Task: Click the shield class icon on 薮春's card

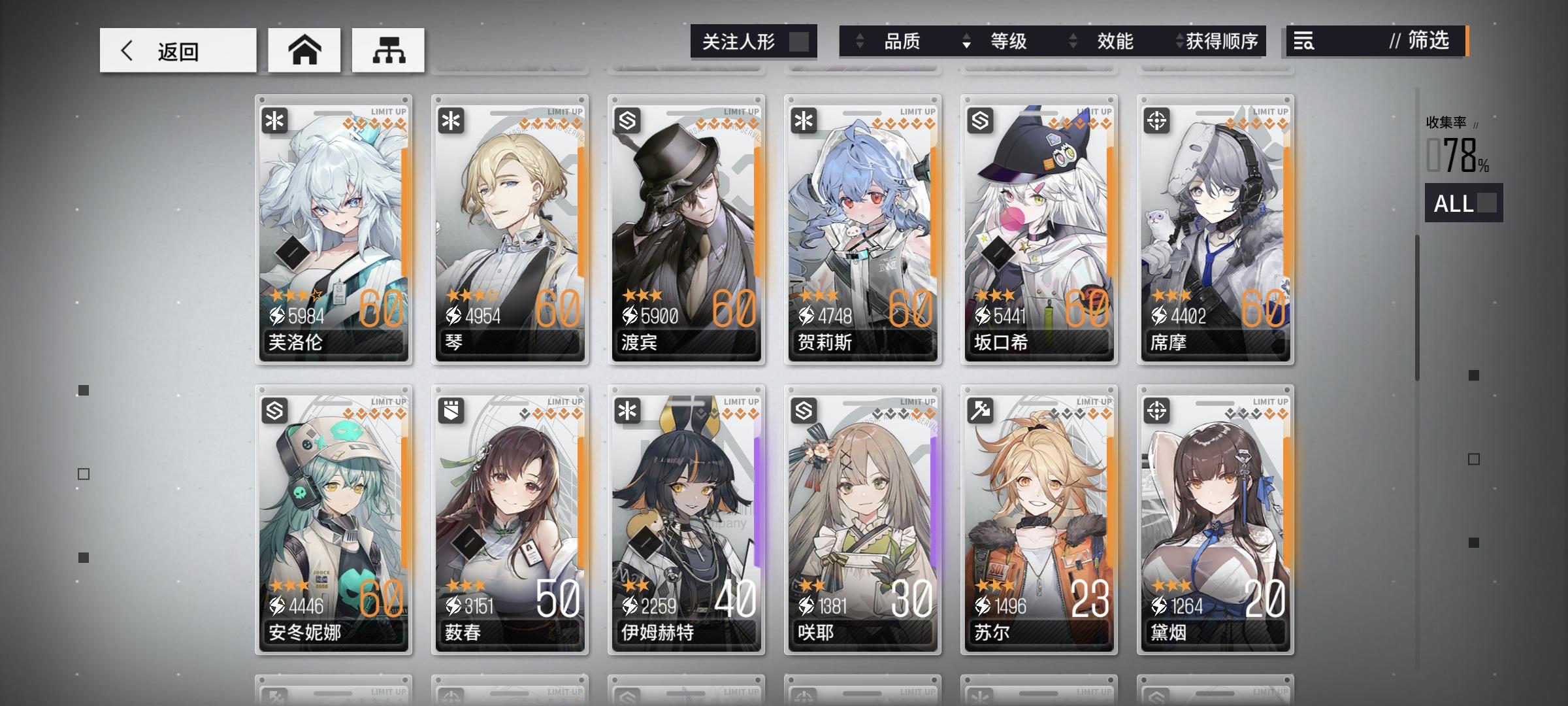Action: tap(452, 409)
